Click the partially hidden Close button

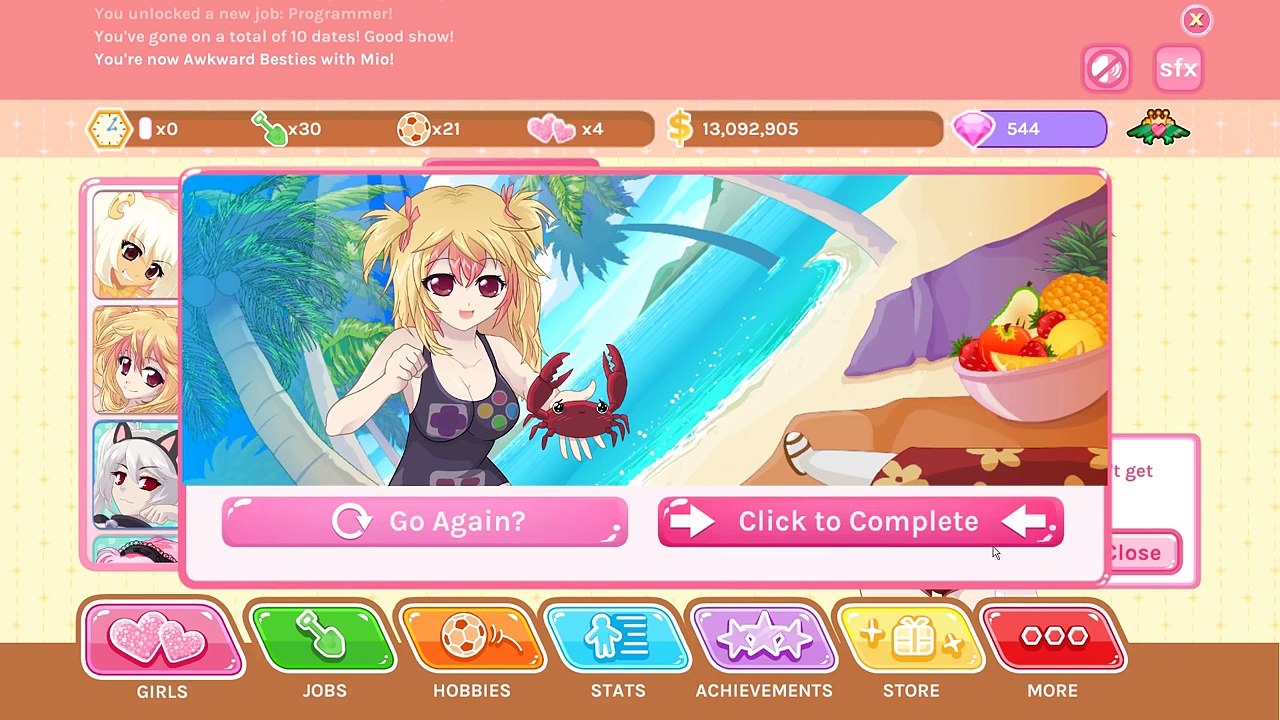pyautogui.click(x=1142, y=553)
